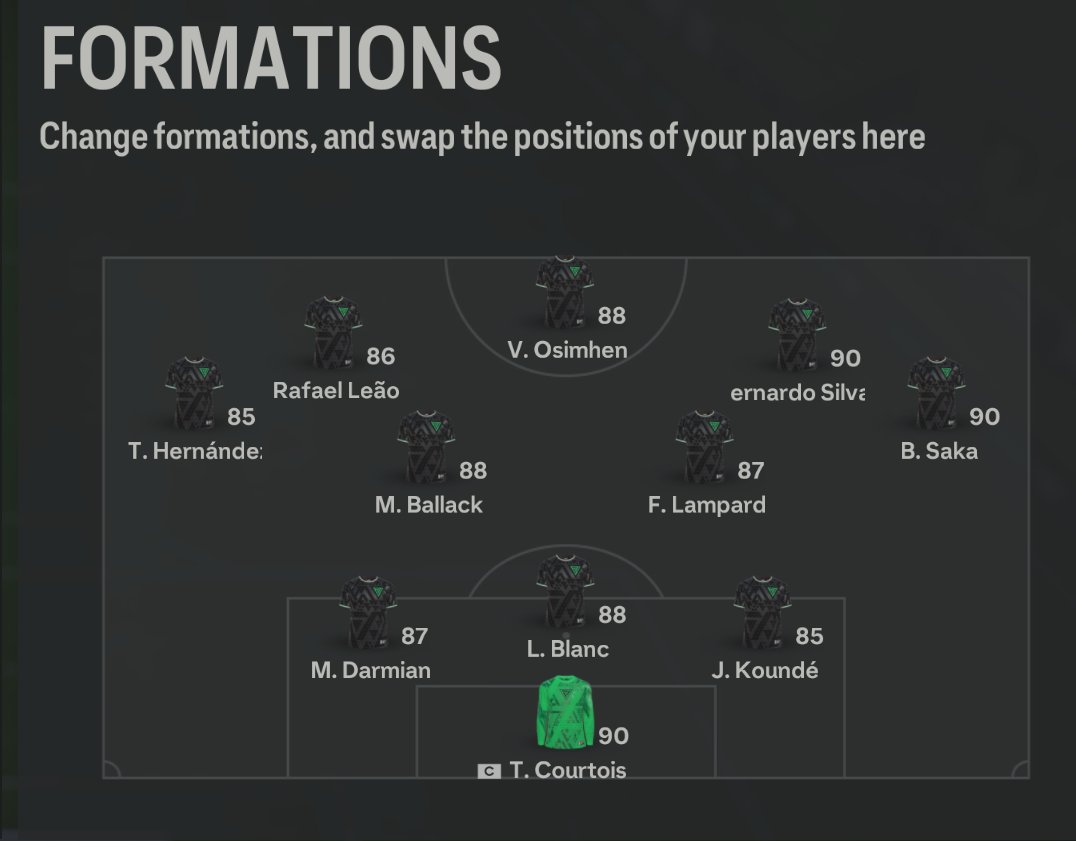Pick Bernardo Silva's player slot
This screenshot has width=1076, height=841.
797,334
